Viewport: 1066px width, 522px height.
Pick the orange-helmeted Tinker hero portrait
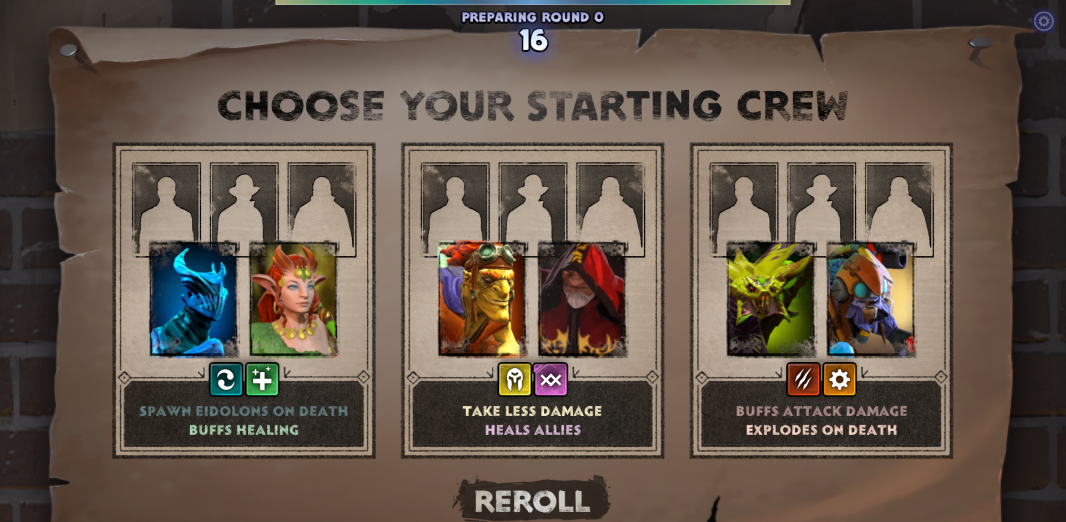[871, 299]
